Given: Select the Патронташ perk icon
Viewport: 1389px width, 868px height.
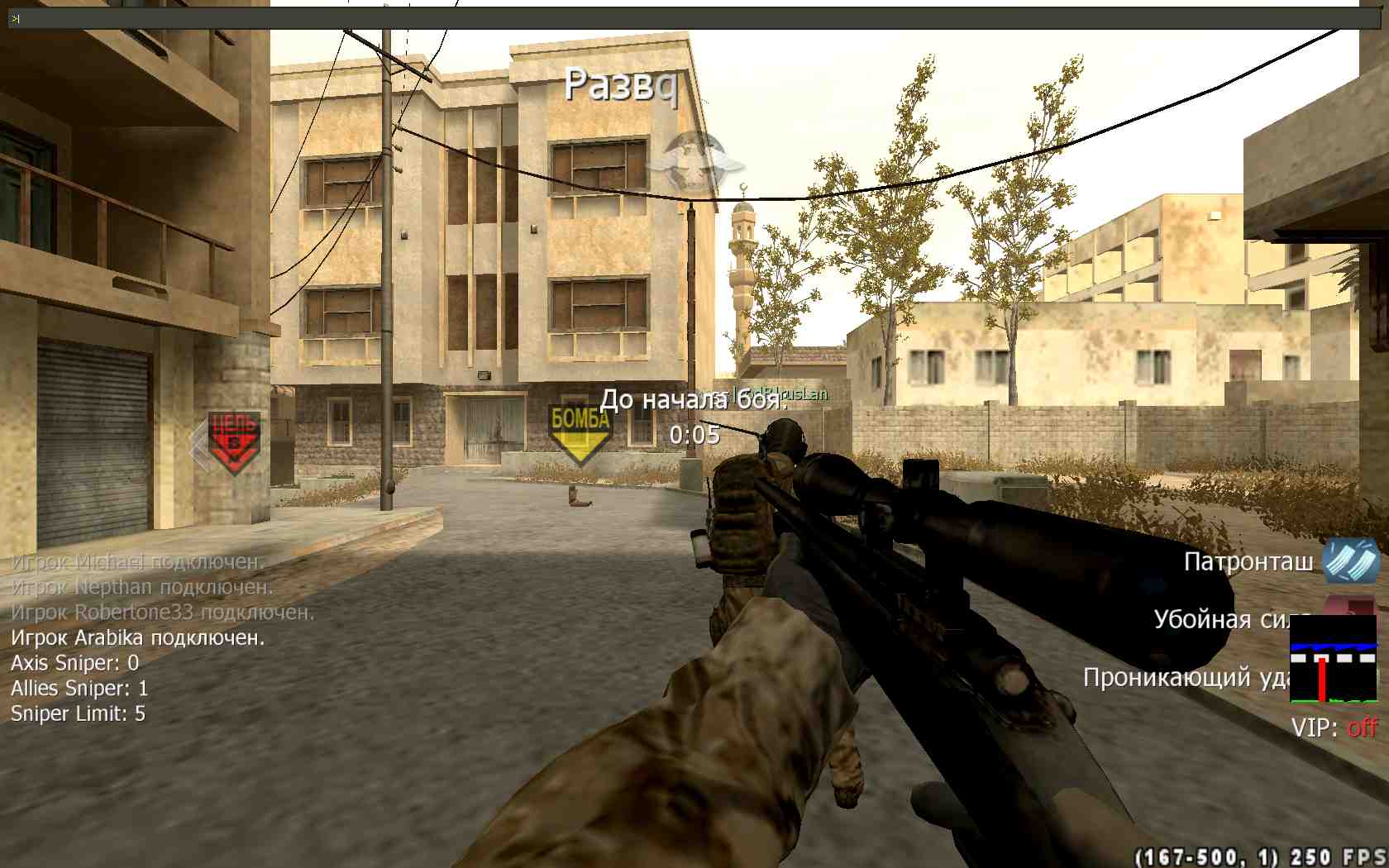Looking at the screenshot, I should pos(1350,561).
